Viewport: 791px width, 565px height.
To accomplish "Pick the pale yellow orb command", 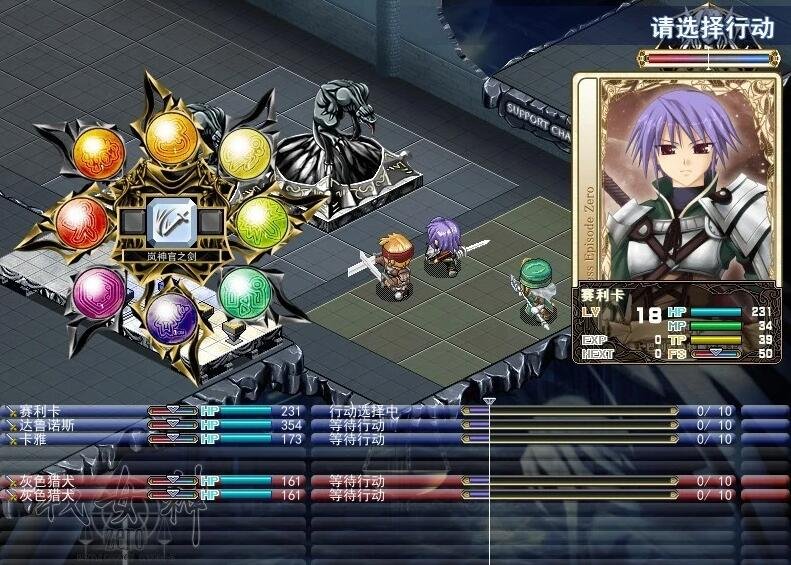I will point(241,150).
